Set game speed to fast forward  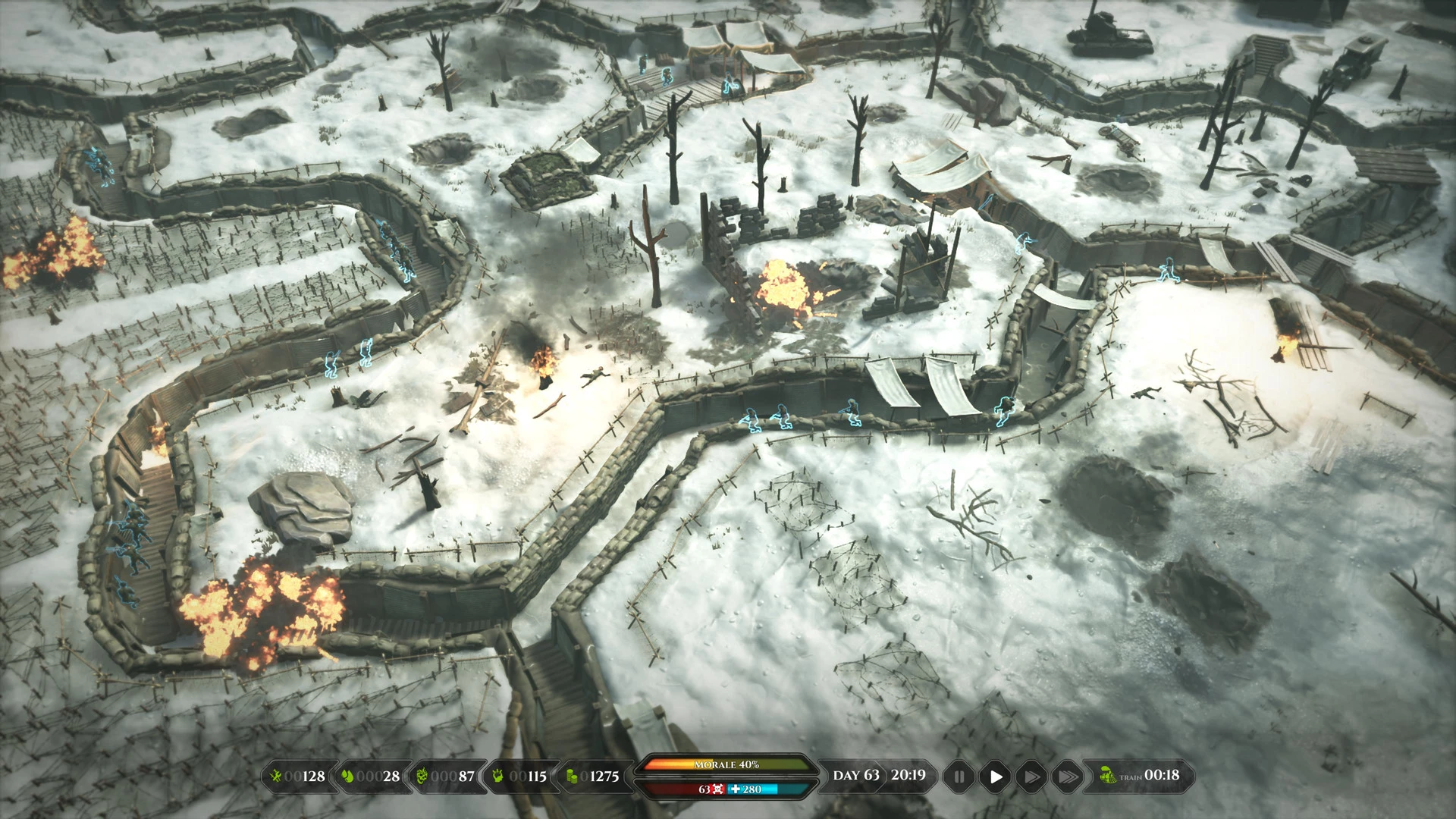click(1031, 777)
